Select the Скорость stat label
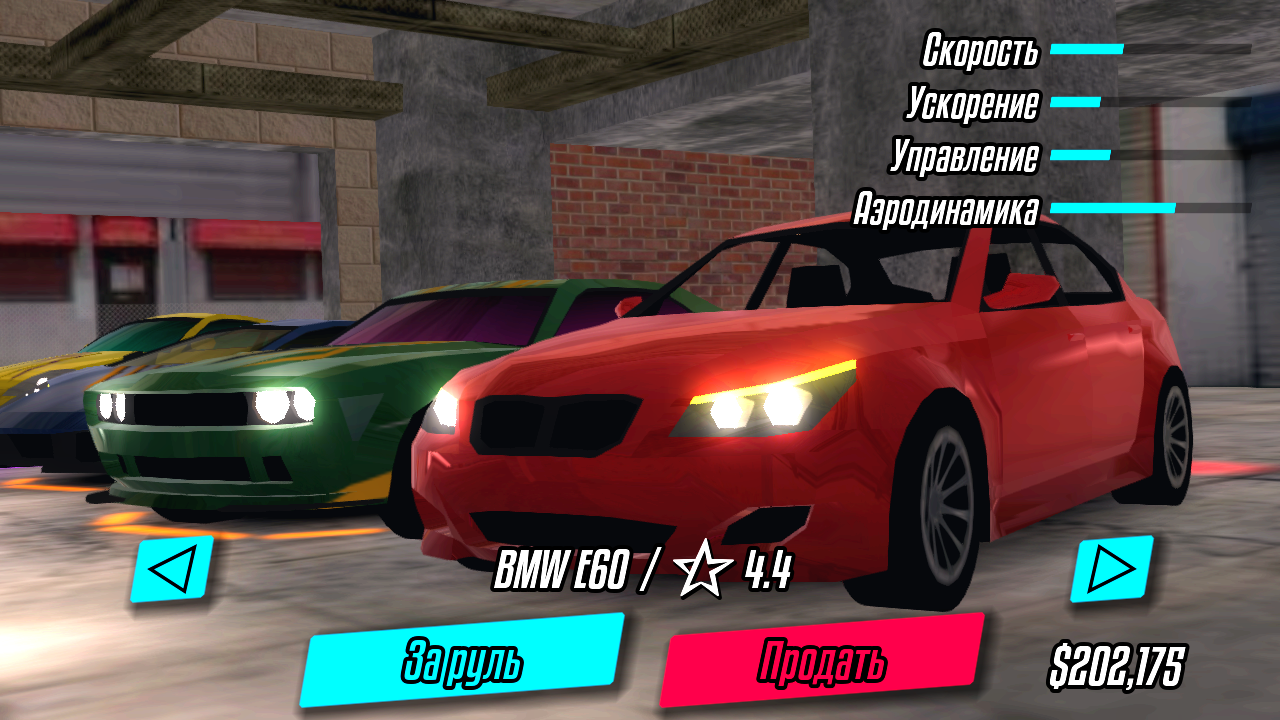This screenshot has width=1280, height=720. (982, 50)
